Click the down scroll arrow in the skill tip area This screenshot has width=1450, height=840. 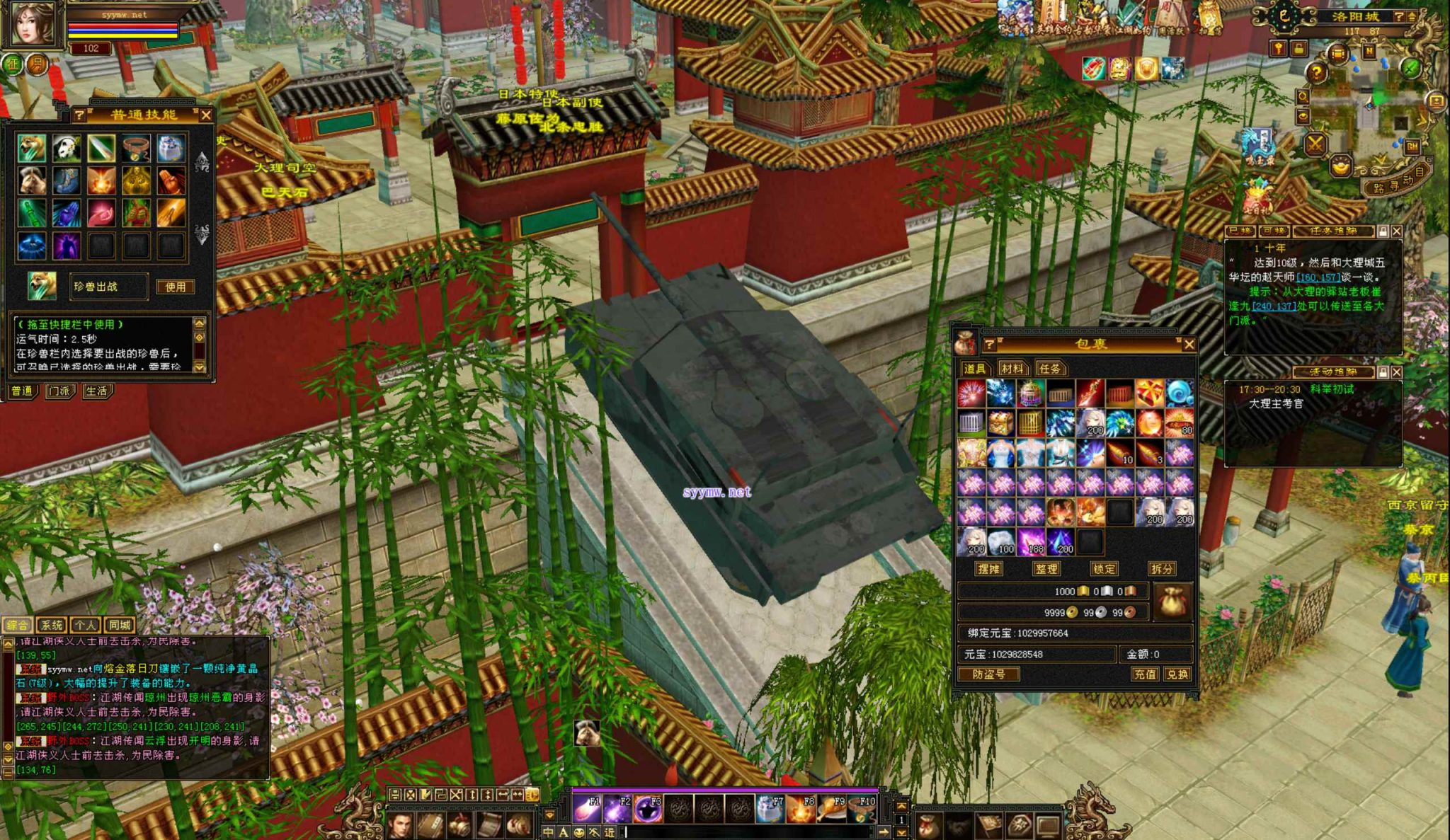pos(200,368)
